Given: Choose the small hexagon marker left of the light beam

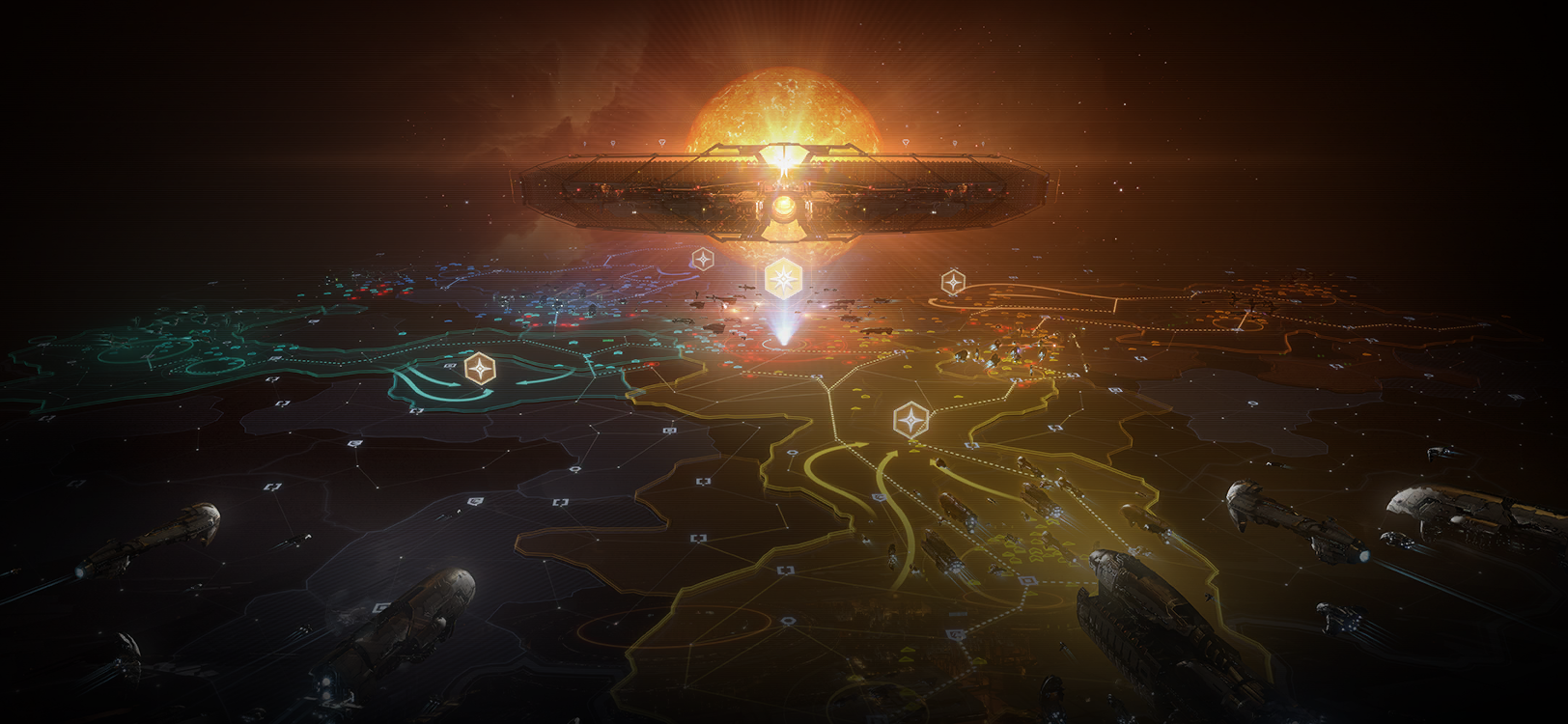Looking at the screenshot, I should point(702,260).
